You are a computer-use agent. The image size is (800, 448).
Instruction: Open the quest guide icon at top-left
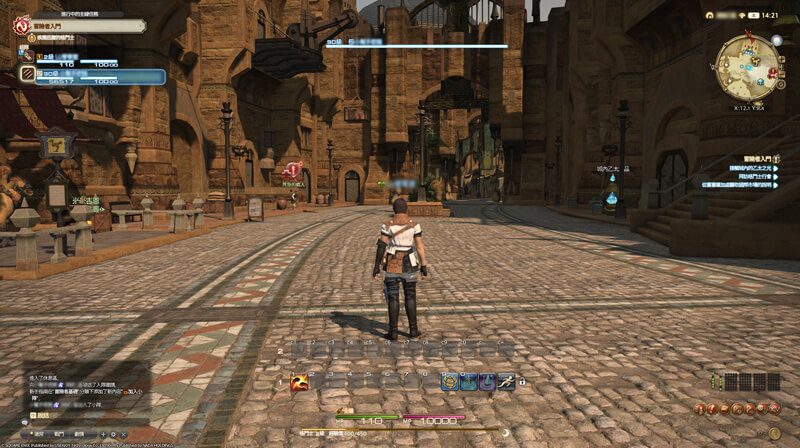(x=21, y=22)
